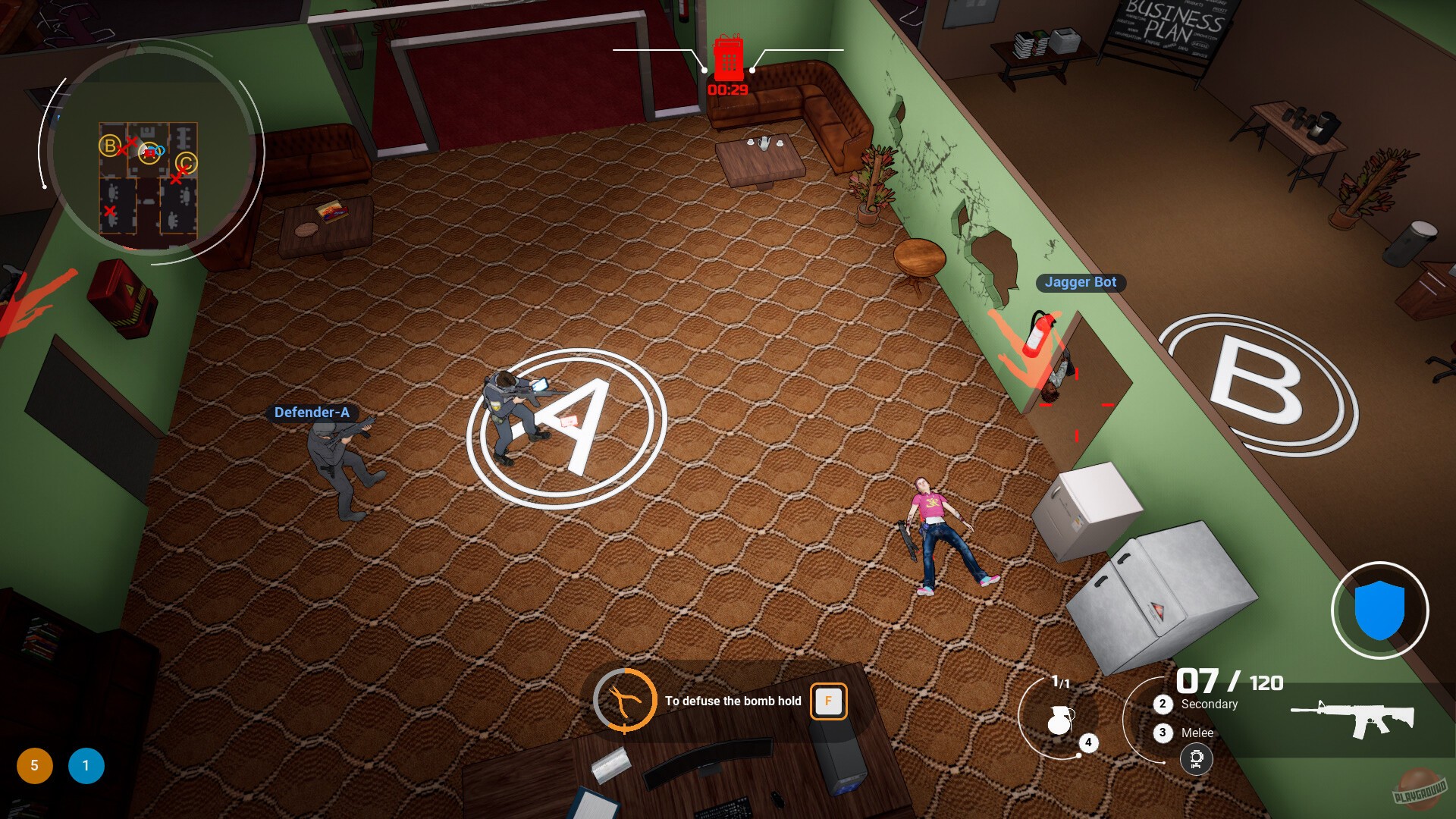Viewport: 1456px width, 819px height.
Task: Click the Jagger Bot nameplate
Action: click(x=1080, y=282)
